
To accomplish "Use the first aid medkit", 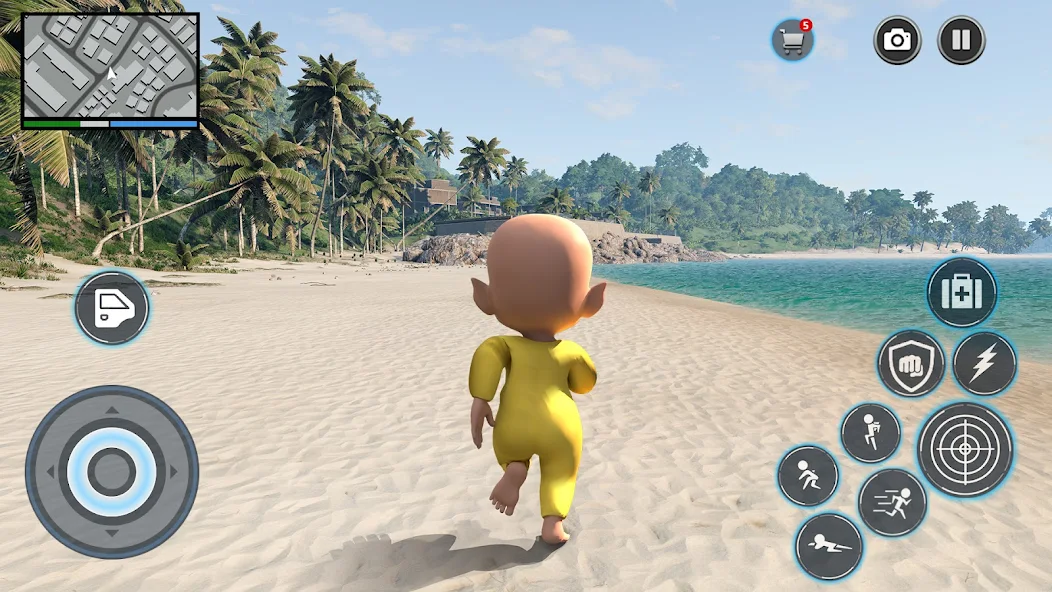I will tap(961, 293).
